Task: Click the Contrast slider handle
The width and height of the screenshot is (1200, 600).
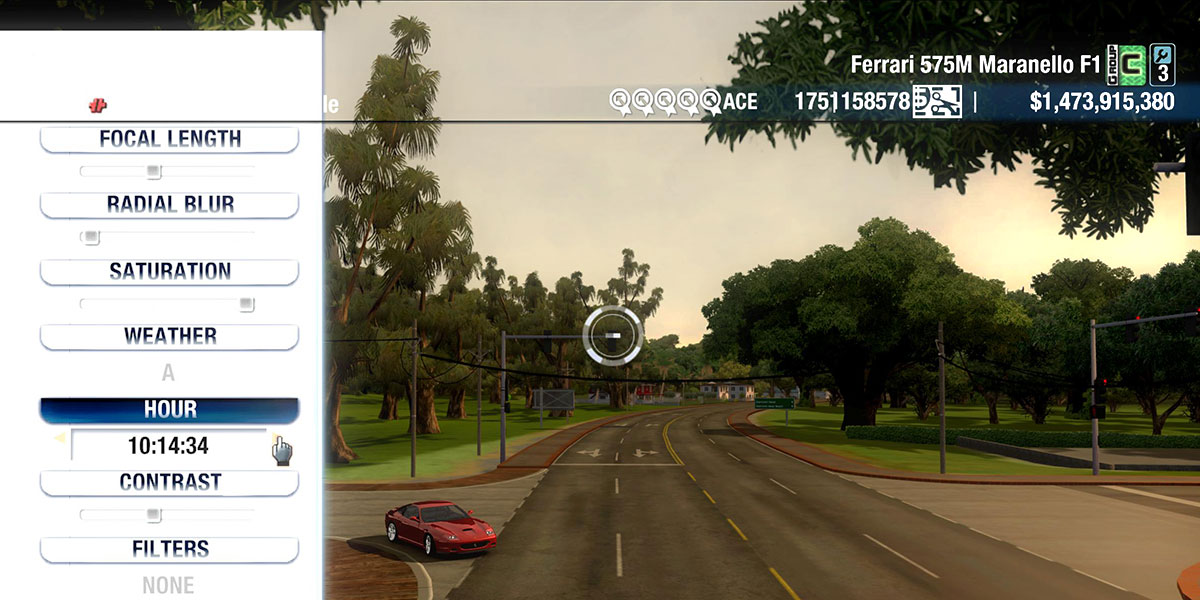Action: 153,515
